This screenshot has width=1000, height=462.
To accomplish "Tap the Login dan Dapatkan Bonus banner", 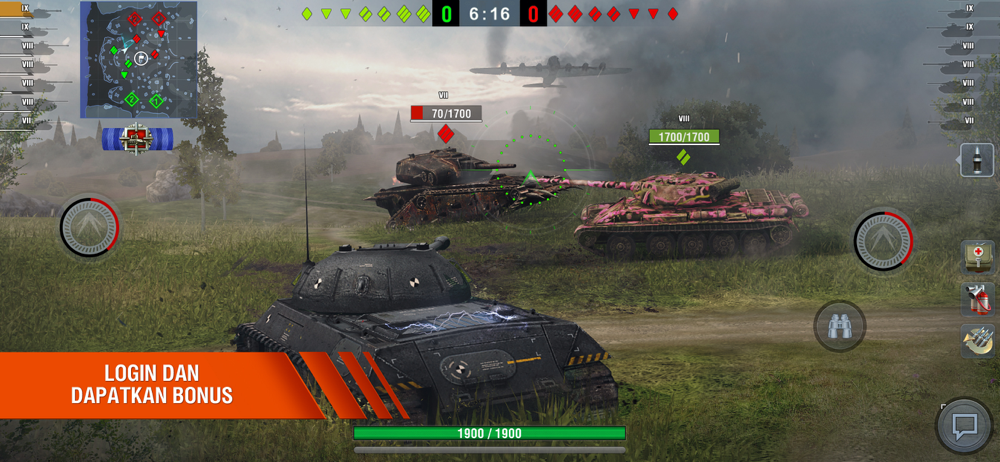I will coord(152,384).
